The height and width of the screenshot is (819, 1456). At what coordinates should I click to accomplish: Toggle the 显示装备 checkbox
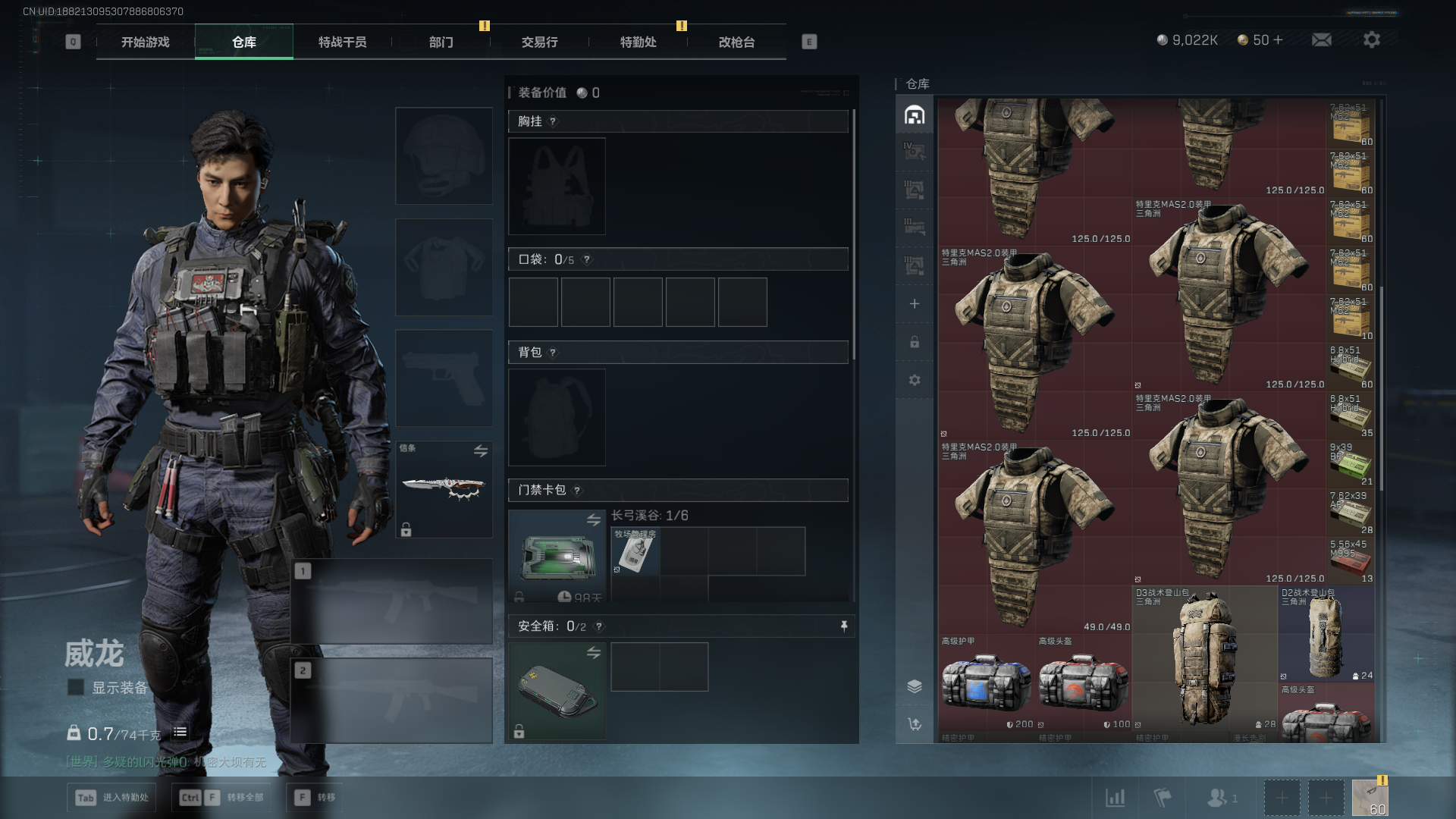pyautogui.click(x=76, y=687)
